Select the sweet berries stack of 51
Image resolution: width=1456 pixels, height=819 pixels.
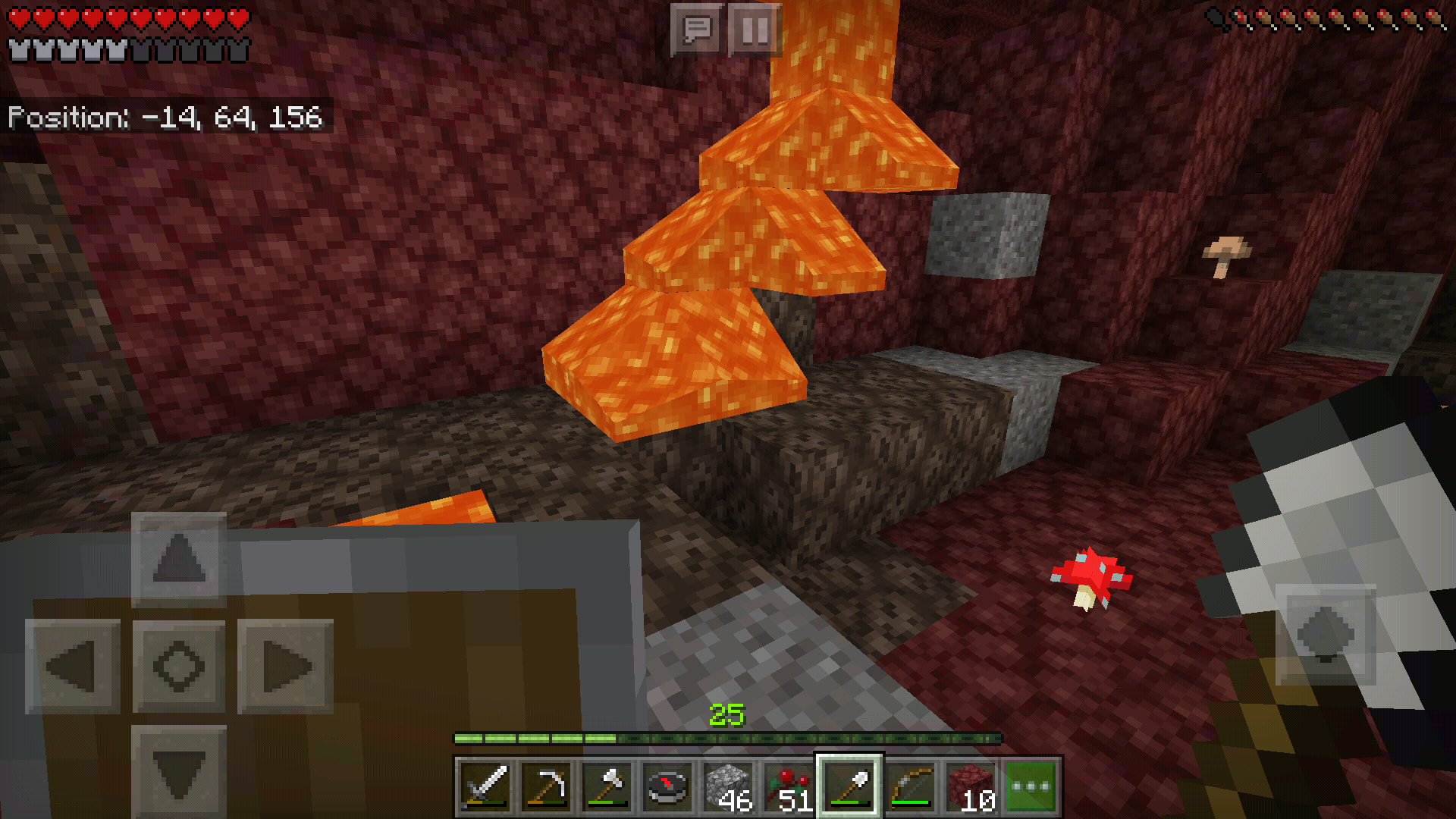pos(789,786)
